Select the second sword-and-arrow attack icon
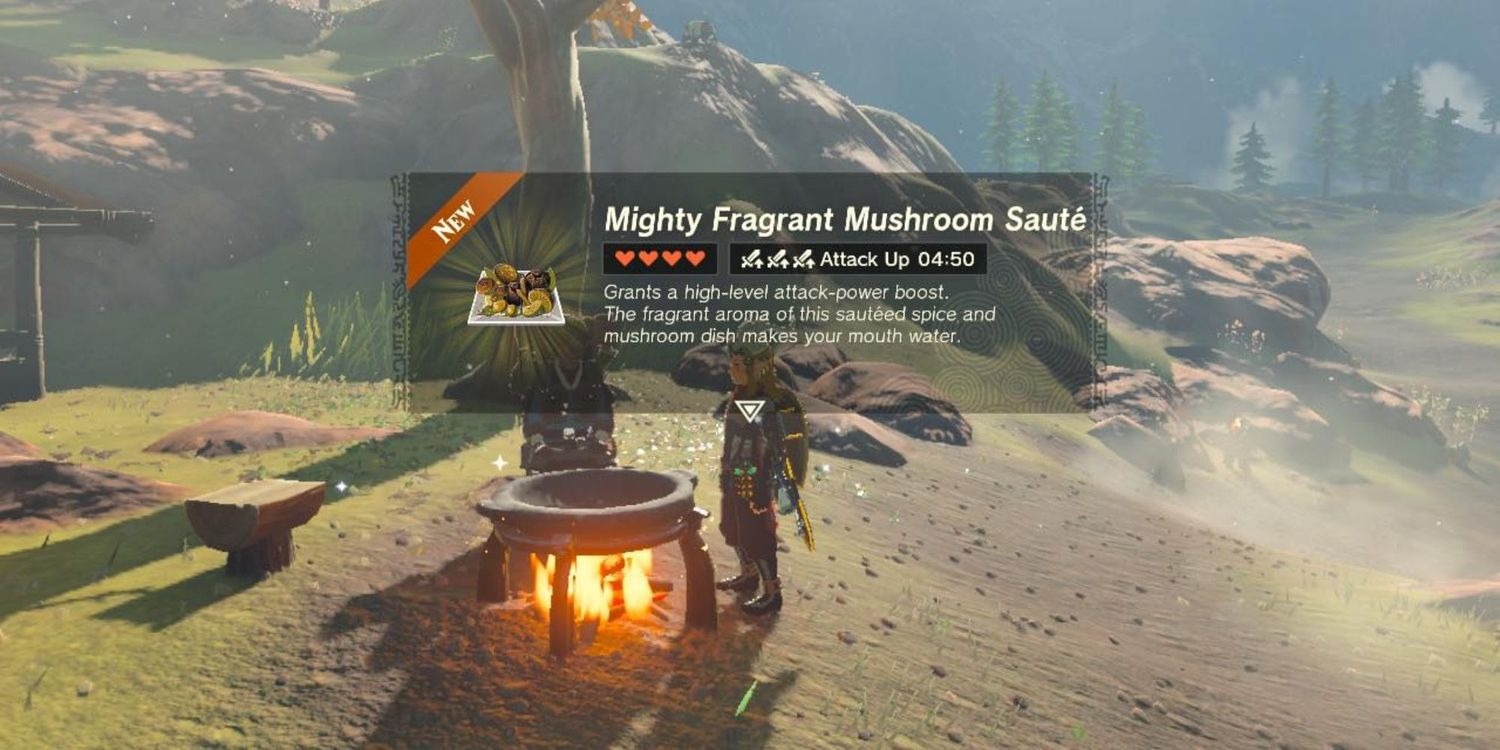Viewport: 1500px width, 750px height. click(777, 259)
